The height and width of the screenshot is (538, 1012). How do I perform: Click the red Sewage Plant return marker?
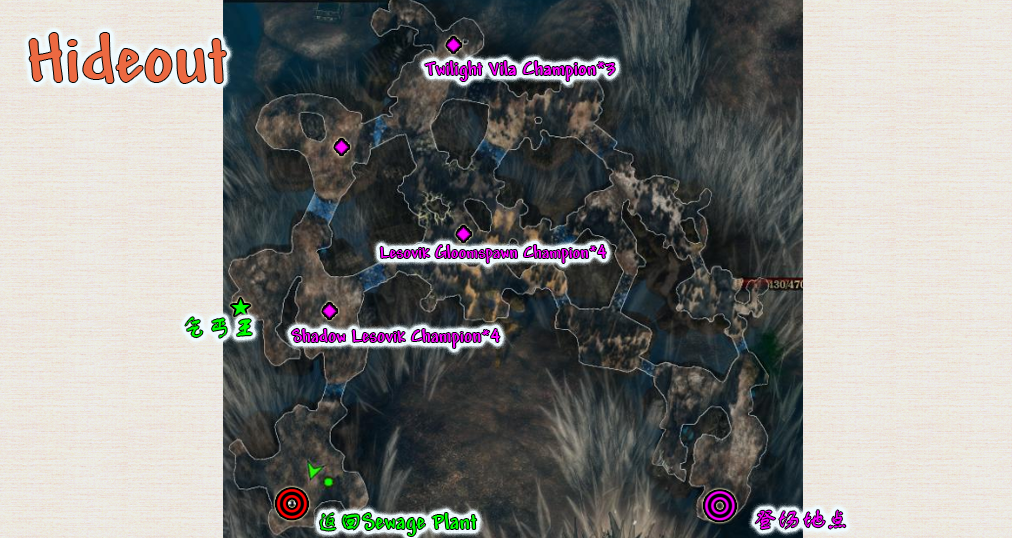(x=291, y=504)
